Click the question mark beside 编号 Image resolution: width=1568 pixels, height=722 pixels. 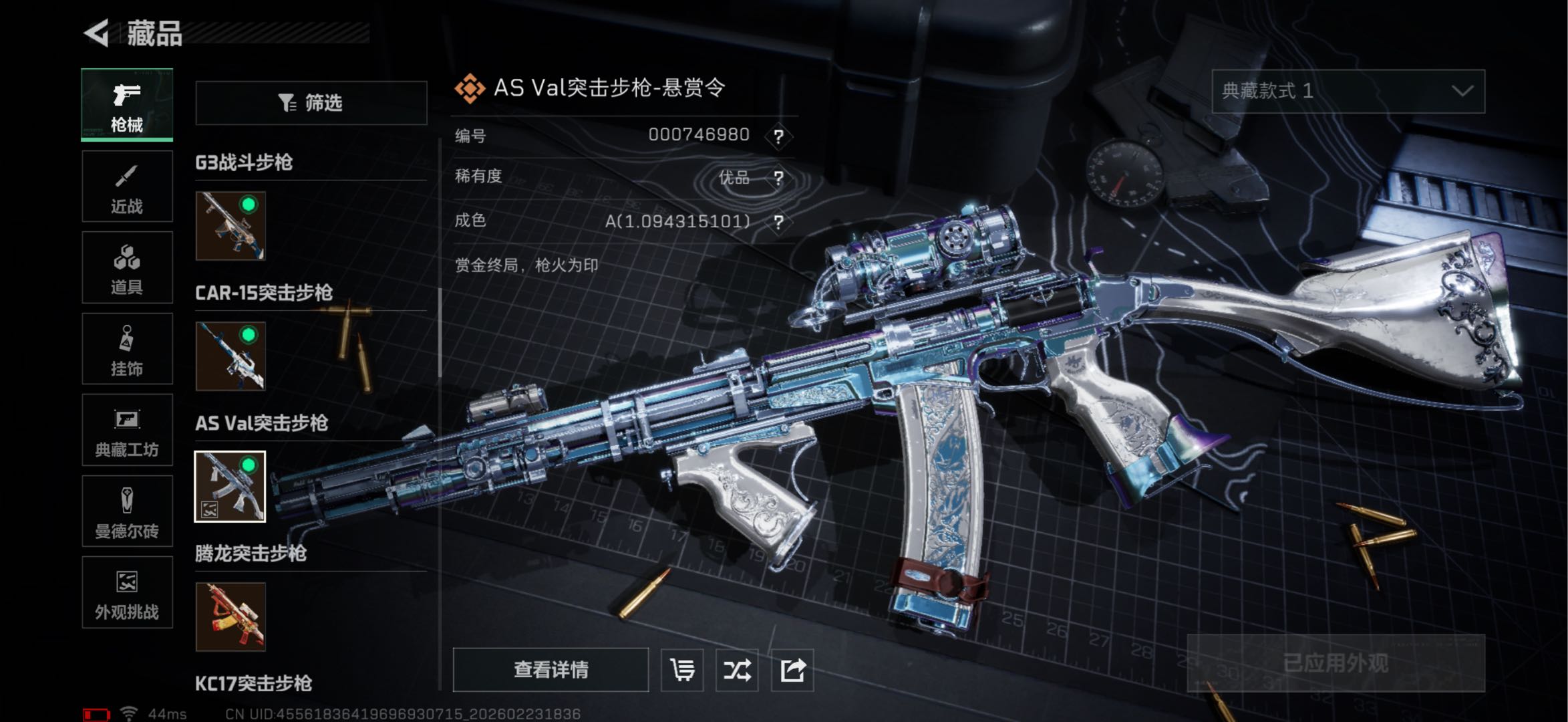pos(778,136)
